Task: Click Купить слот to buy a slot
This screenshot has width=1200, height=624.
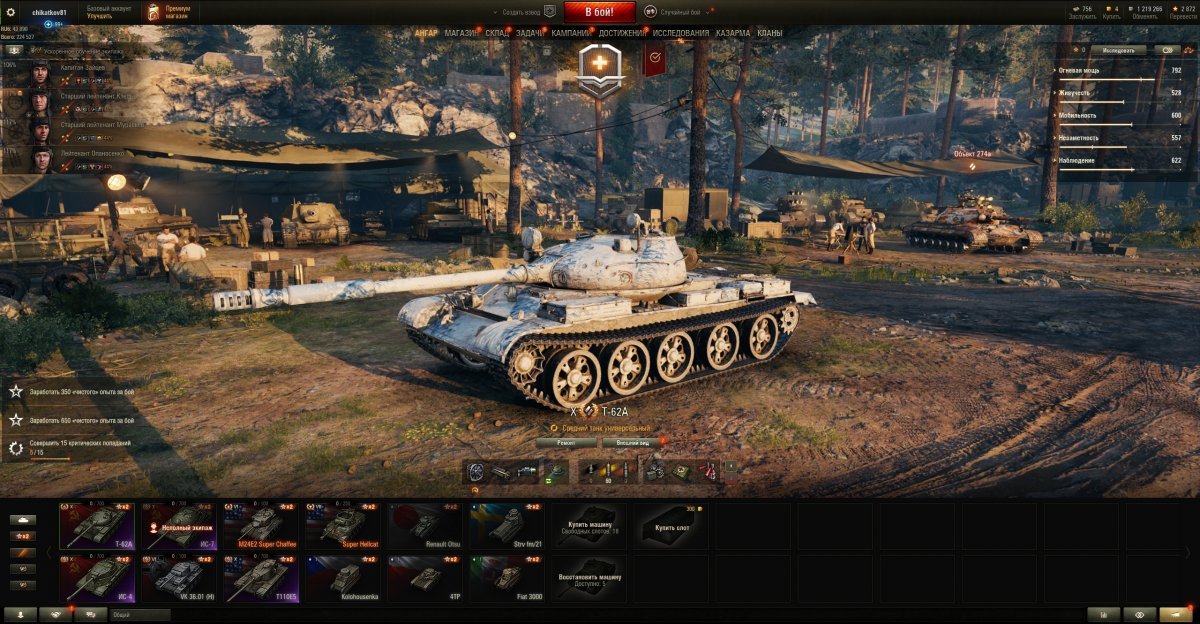Action: (x=670, y=526)
